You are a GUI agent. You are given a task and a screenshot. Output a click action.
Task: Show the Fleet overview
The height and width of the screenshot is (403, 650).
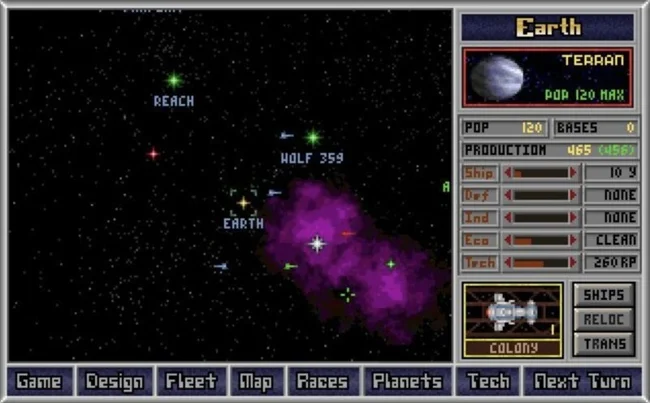coord(191,381)
